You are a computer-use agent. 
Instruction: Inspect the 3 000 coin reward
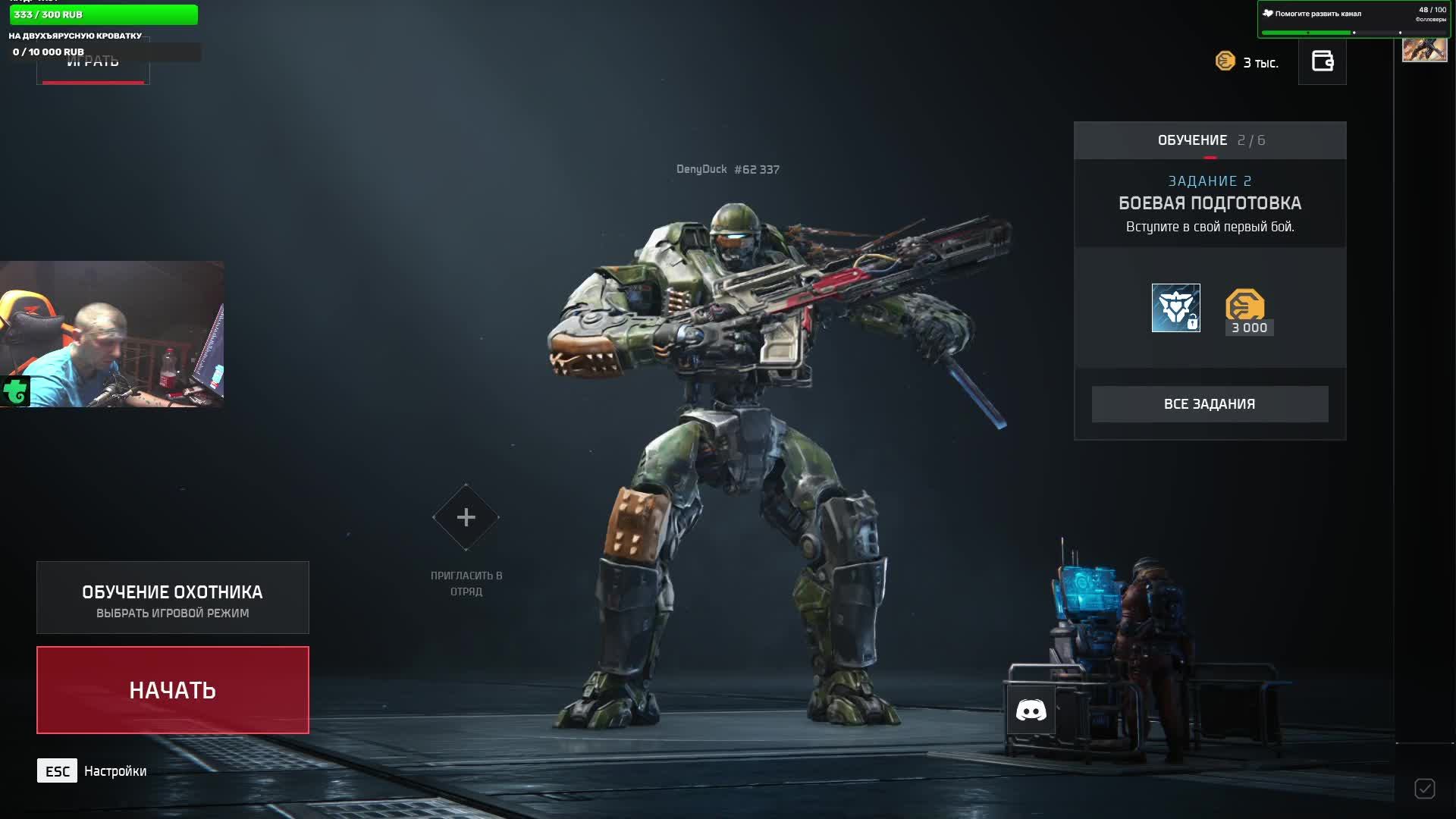point(1249,311)
